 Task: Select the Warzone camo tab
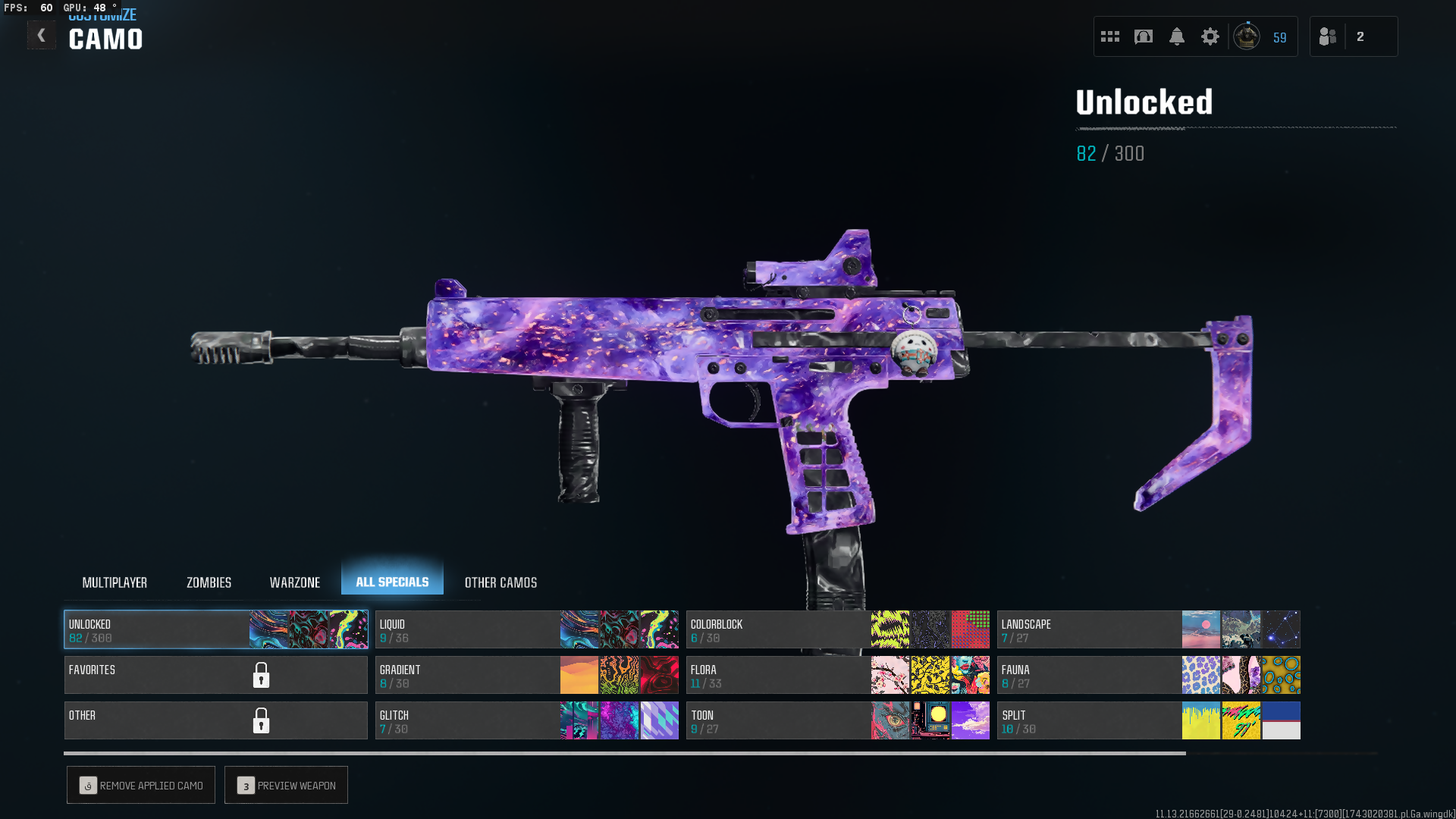point(295,582)
